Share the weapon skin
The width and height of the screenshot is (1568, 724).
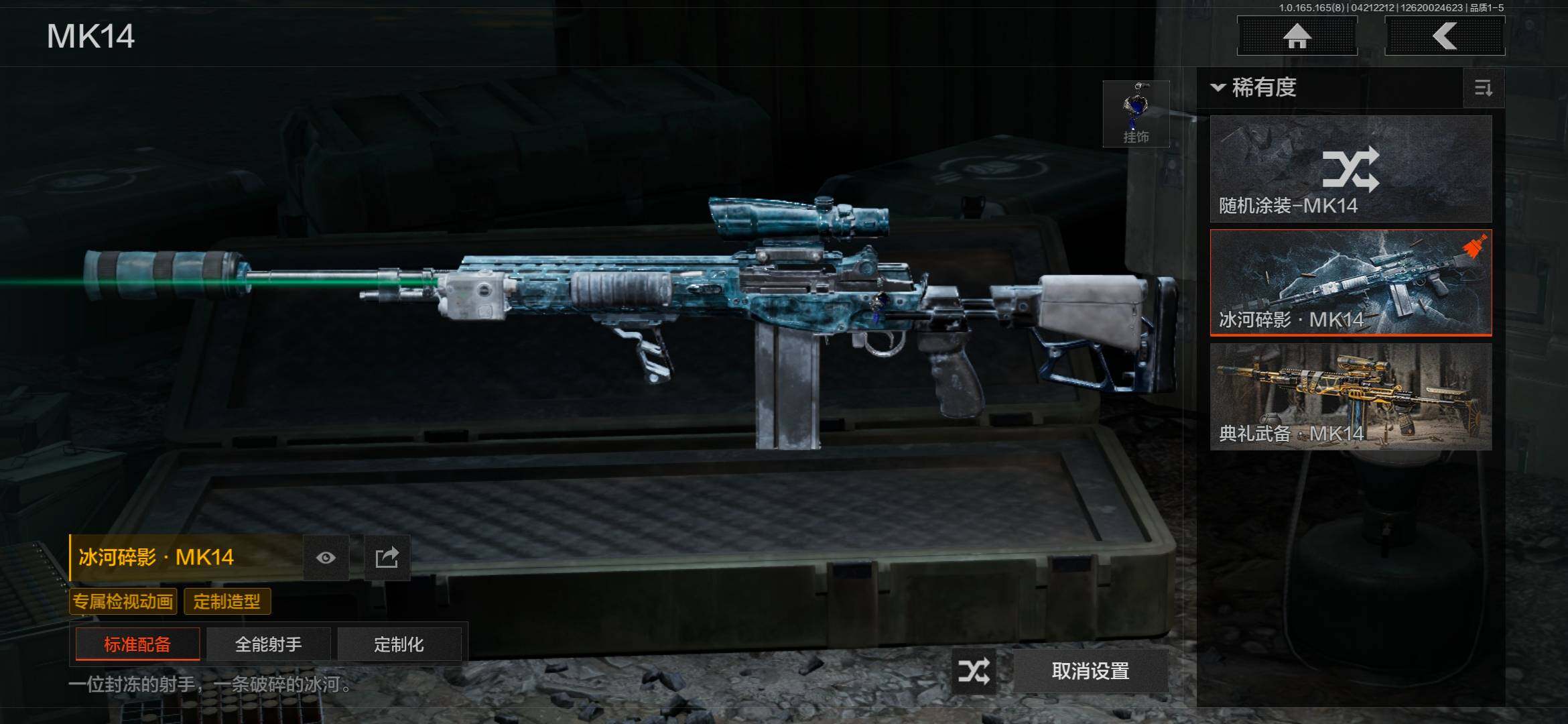tap(387, 558)
